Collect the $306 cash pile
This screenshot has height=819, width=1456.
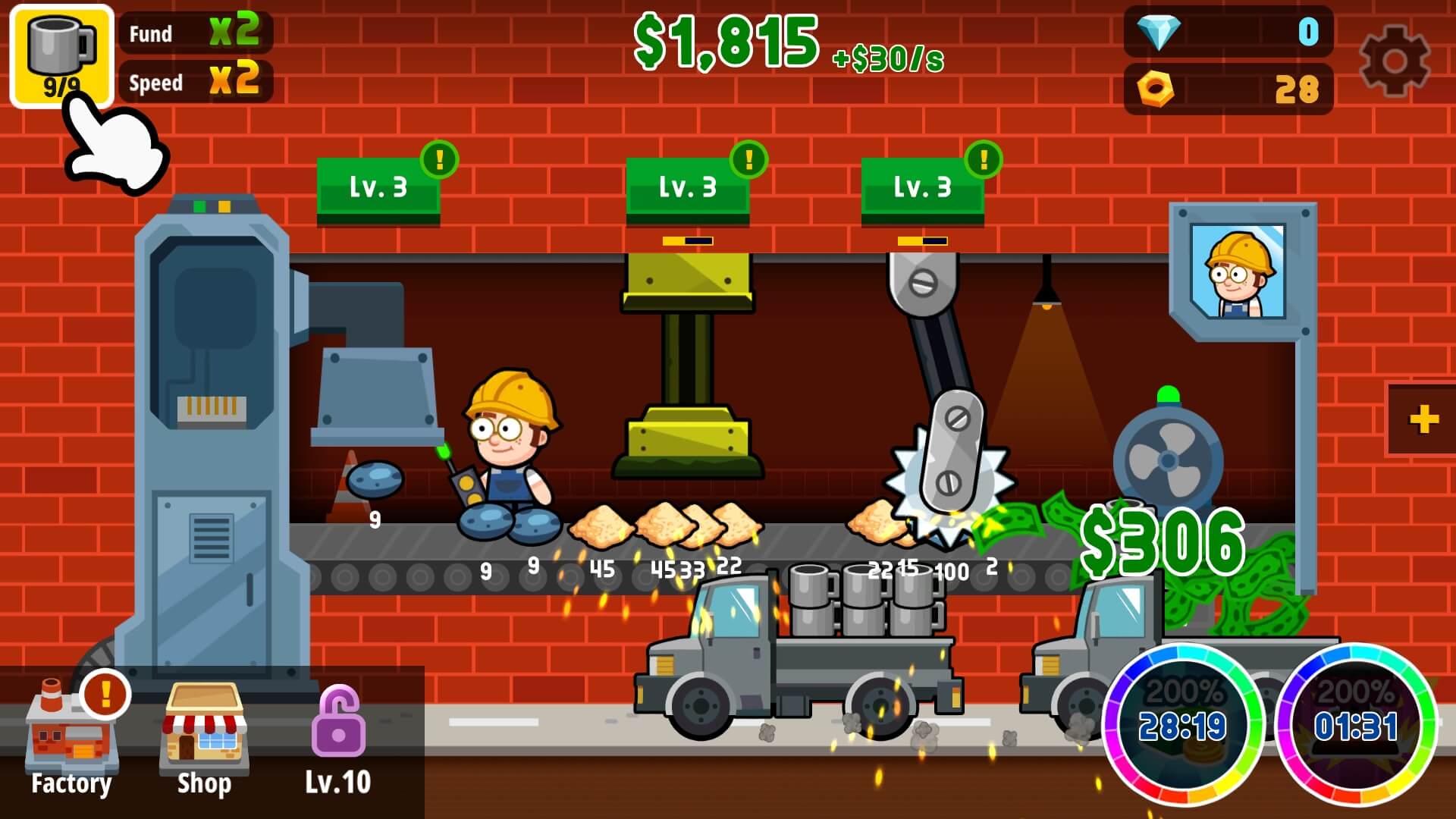pos(1163,542)
